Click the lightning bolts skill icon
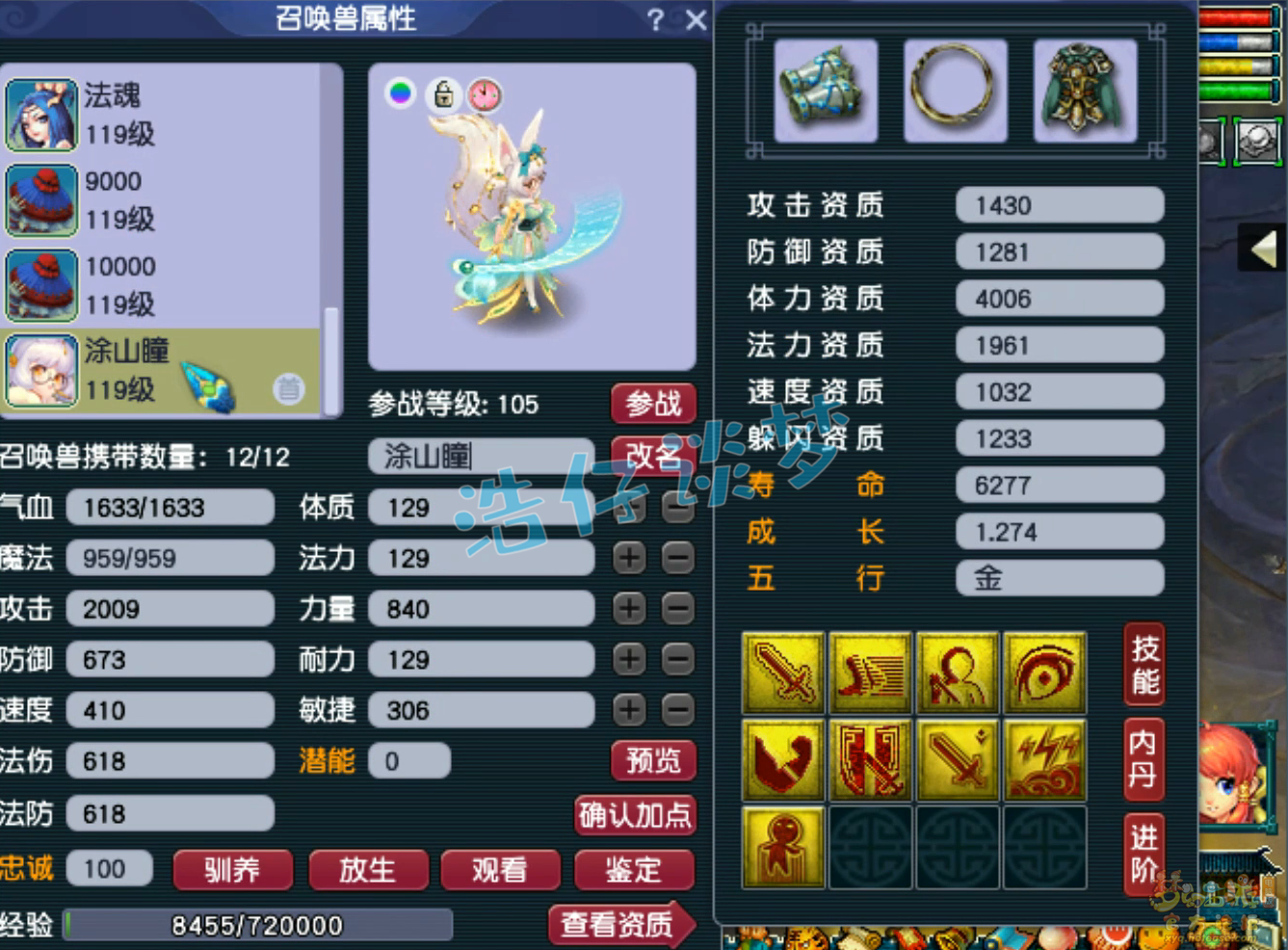Viewport: 1288px width, 950px height. [x=1043, y=760]
